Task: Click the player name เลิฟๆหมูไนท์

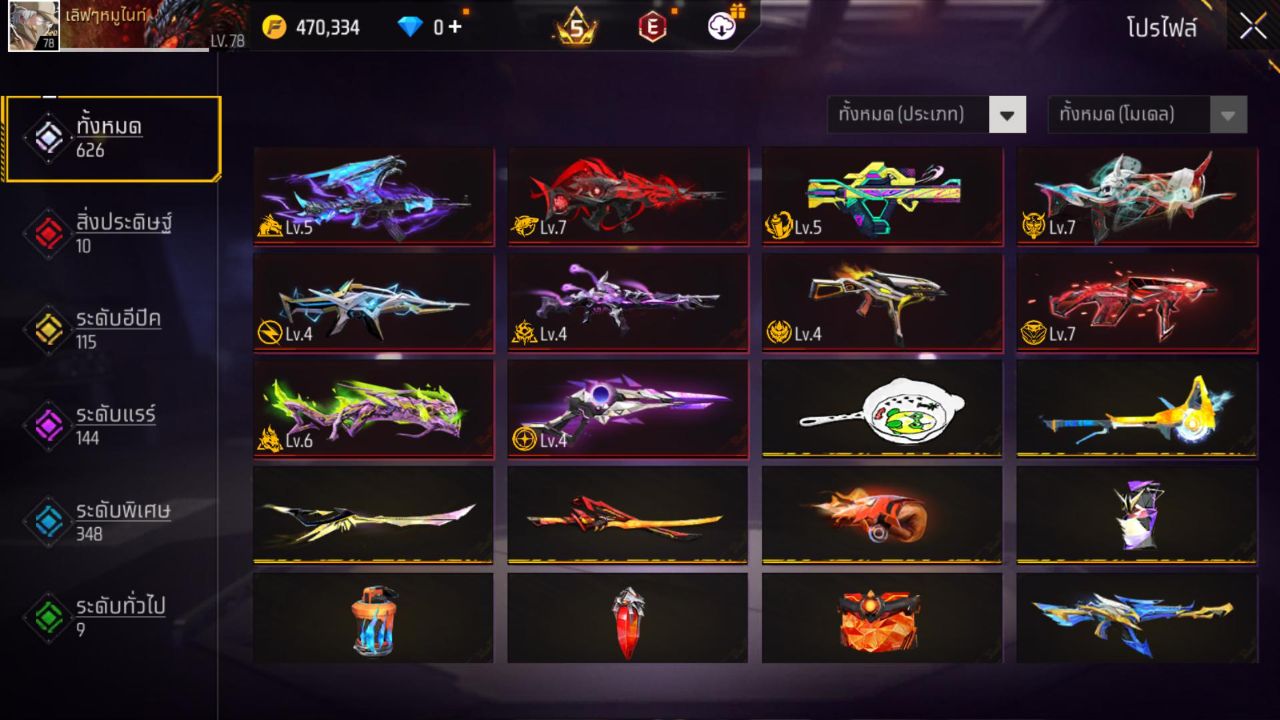Action: click(x=105, y=17)
